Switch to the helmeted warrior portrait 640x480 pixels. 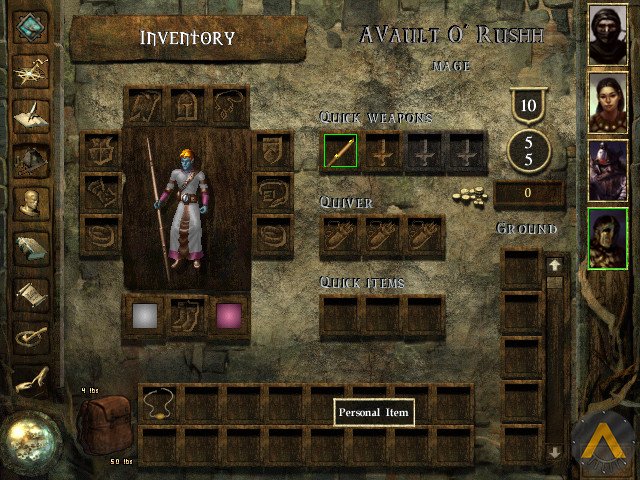[x=608, y=169]
